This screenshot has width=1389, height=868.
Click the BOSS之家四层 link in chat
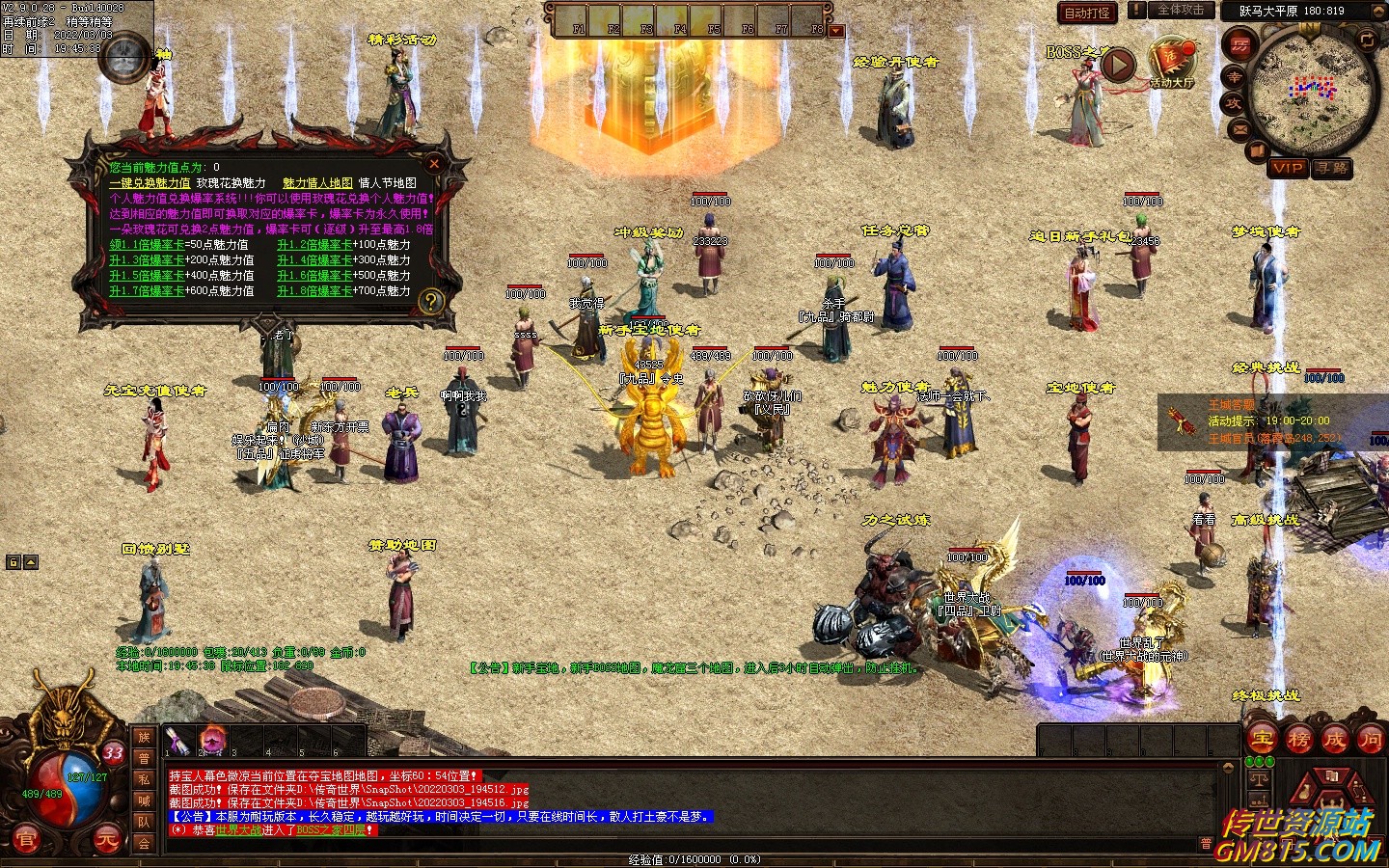click(331, 830)
